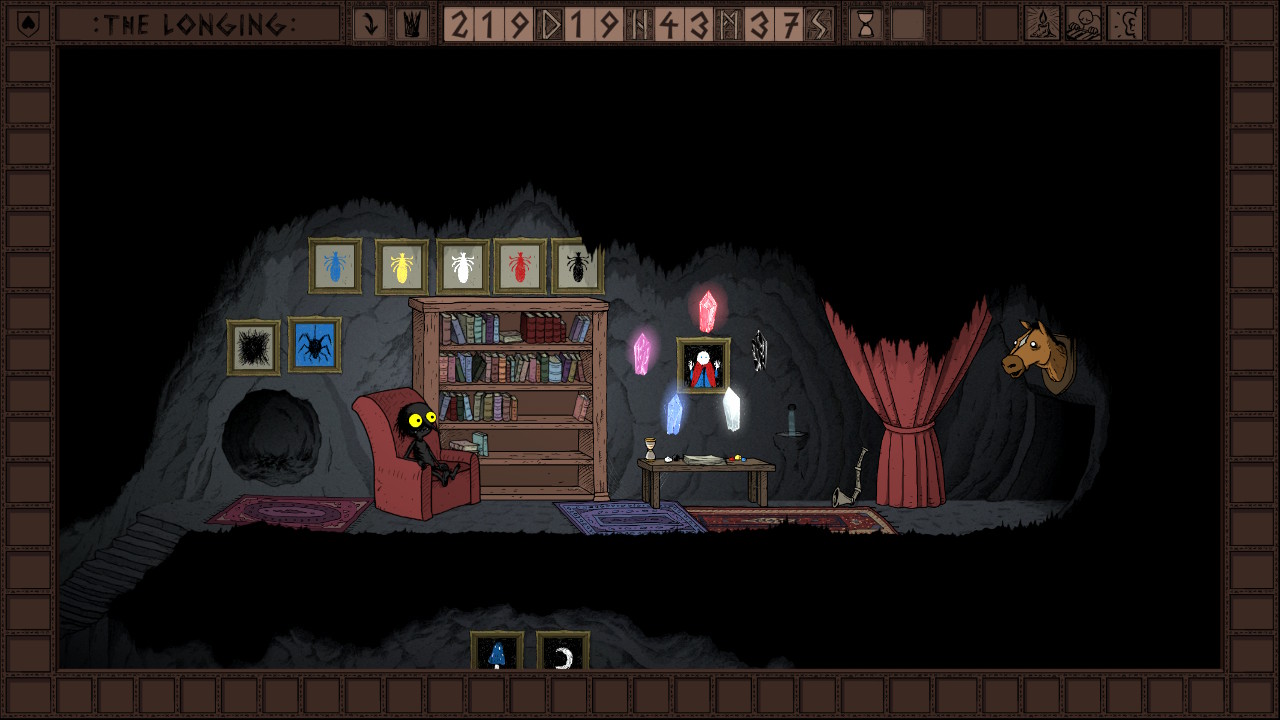Open the crown icon menu
Screen dimensions: 1280x720
tap(411, 24)
